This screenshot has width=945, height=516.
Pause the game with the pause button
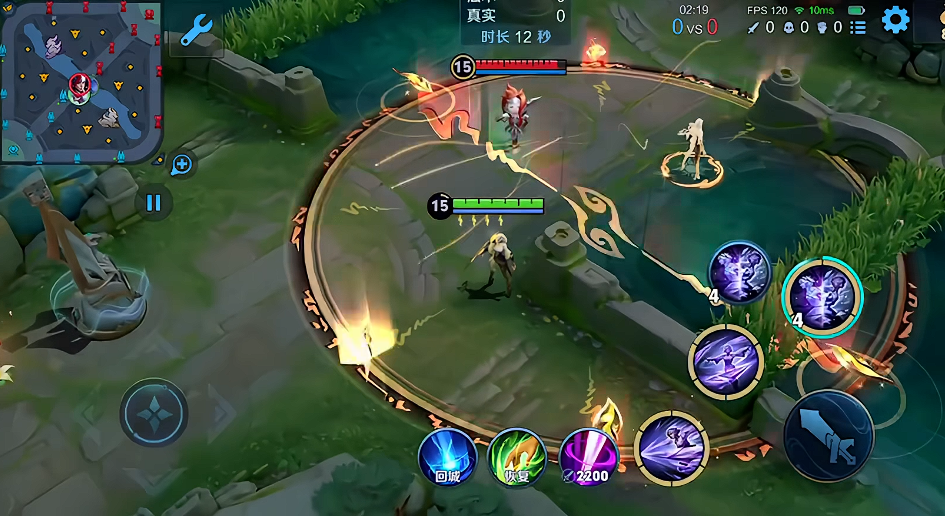click(x=153, y=203)
